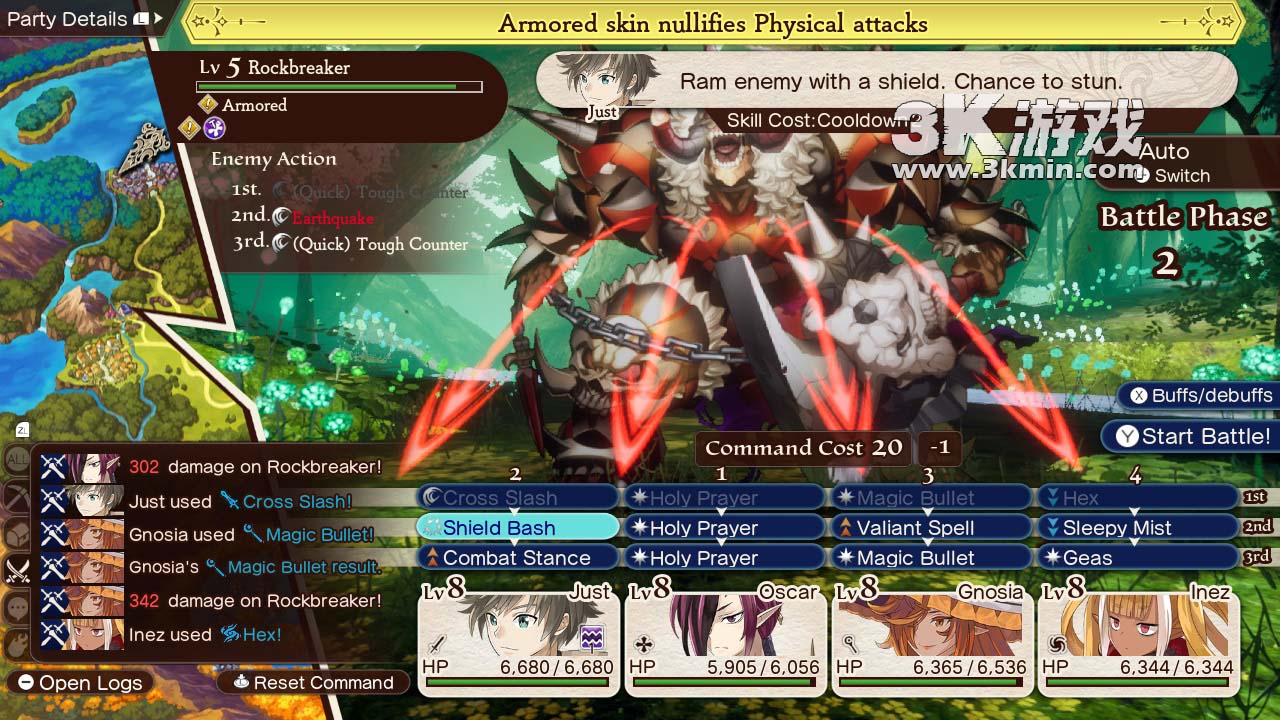Viewport: 1280px width, 720px height.
Task: Show Buffs/debuffs info
Action: click(1200, 395)
